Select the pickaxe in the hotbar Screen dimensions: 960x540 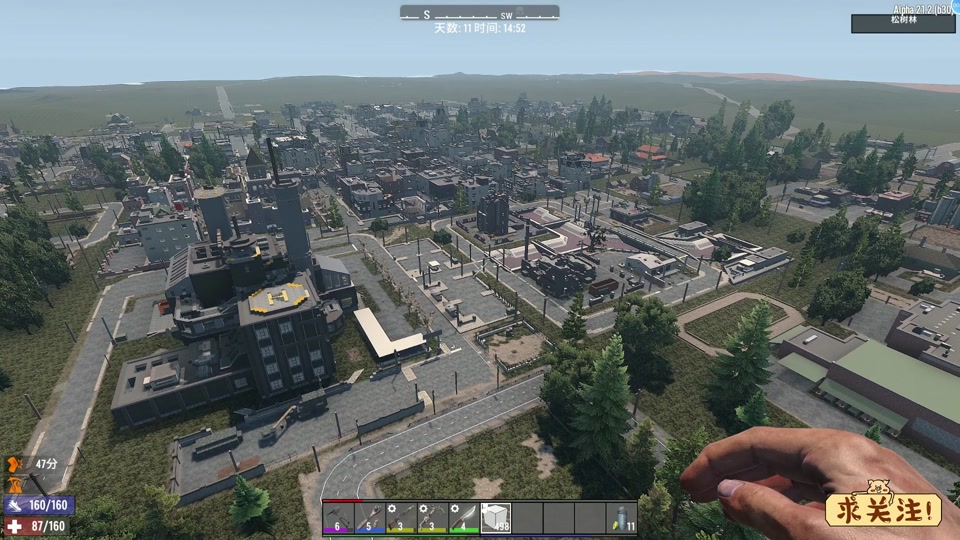point(338,517)
